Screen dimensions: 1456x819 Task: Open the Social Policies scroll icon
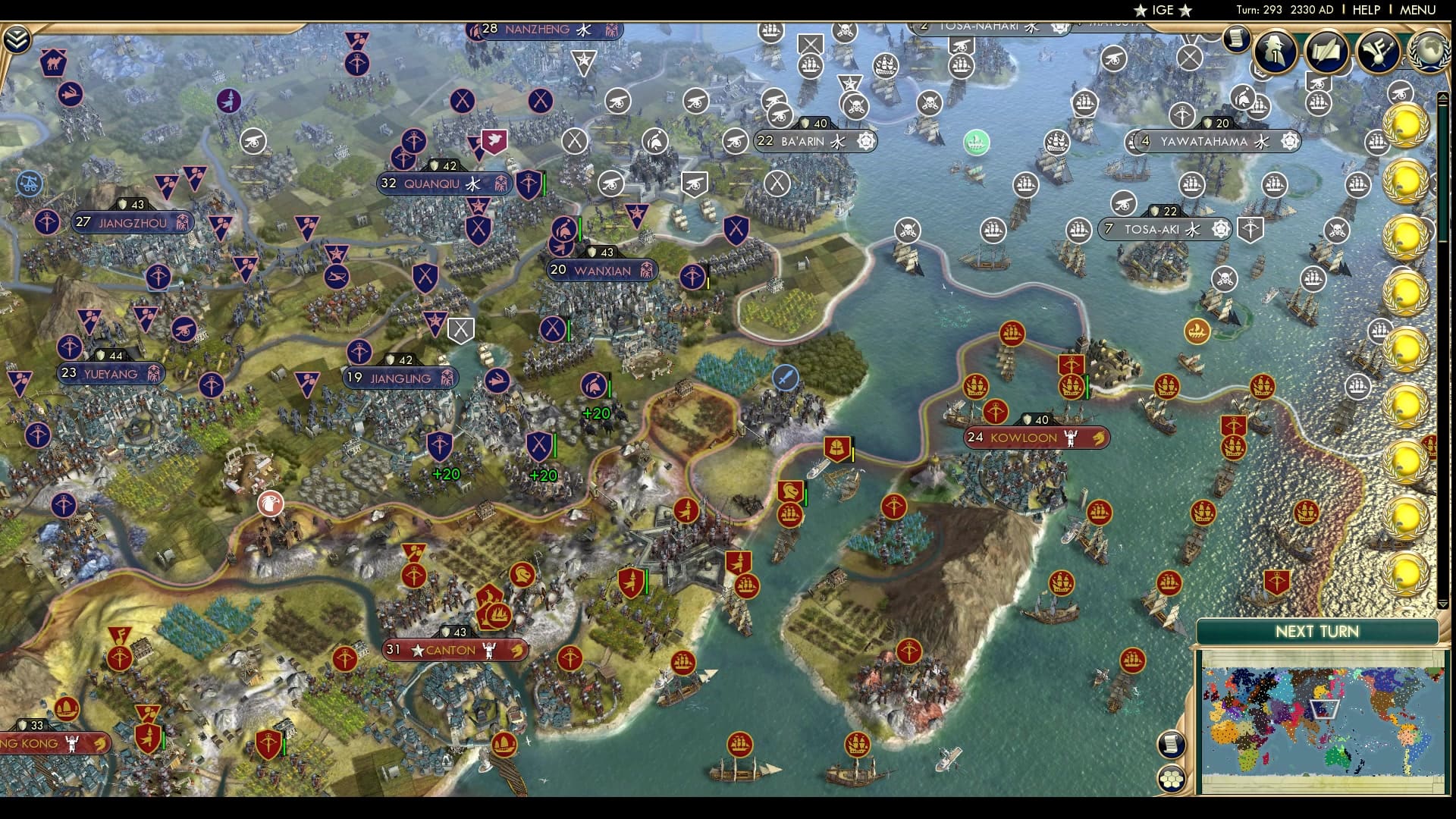coord(1327,49)
